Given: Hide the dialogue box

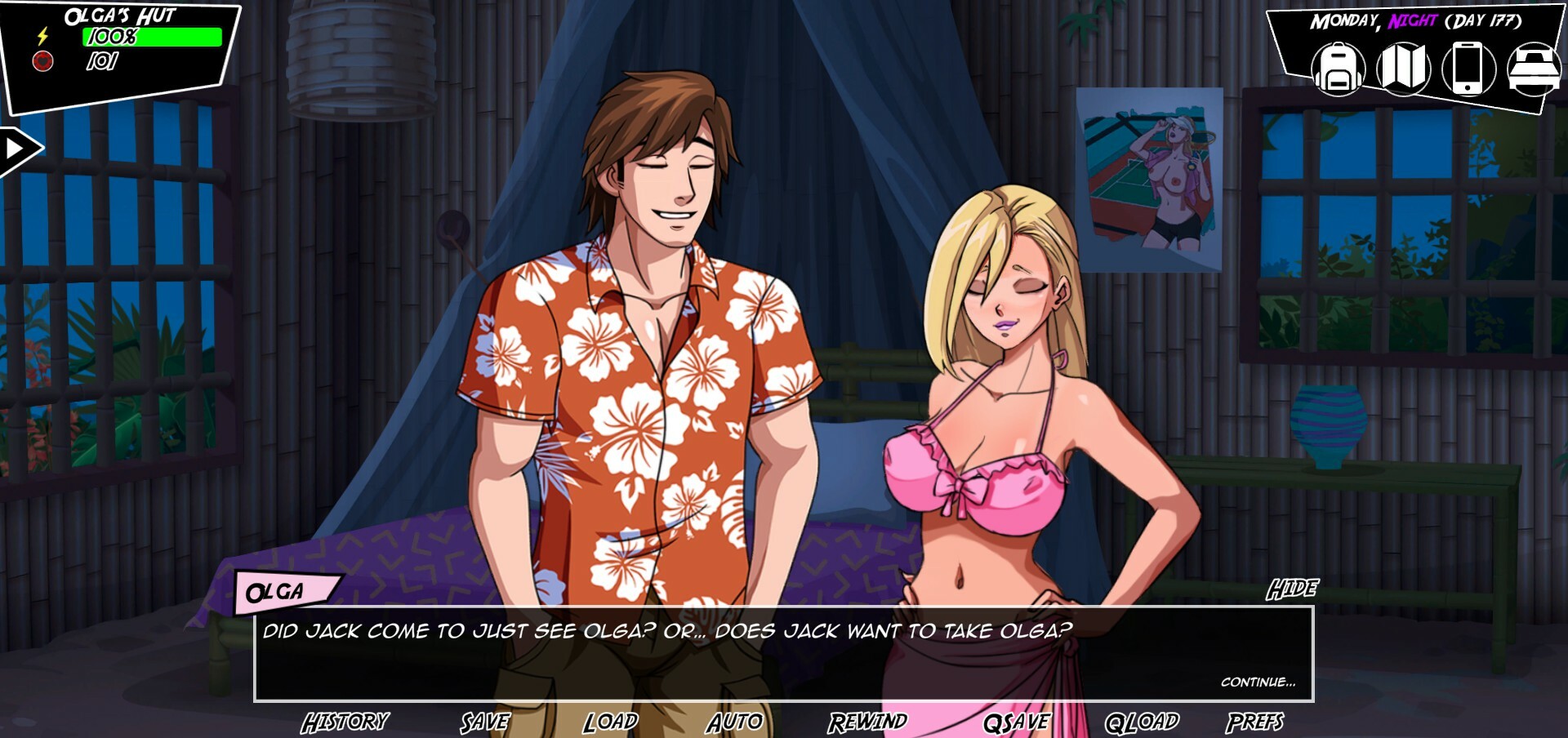Looking at the screenshot, I should click(x=1292, y=589).
